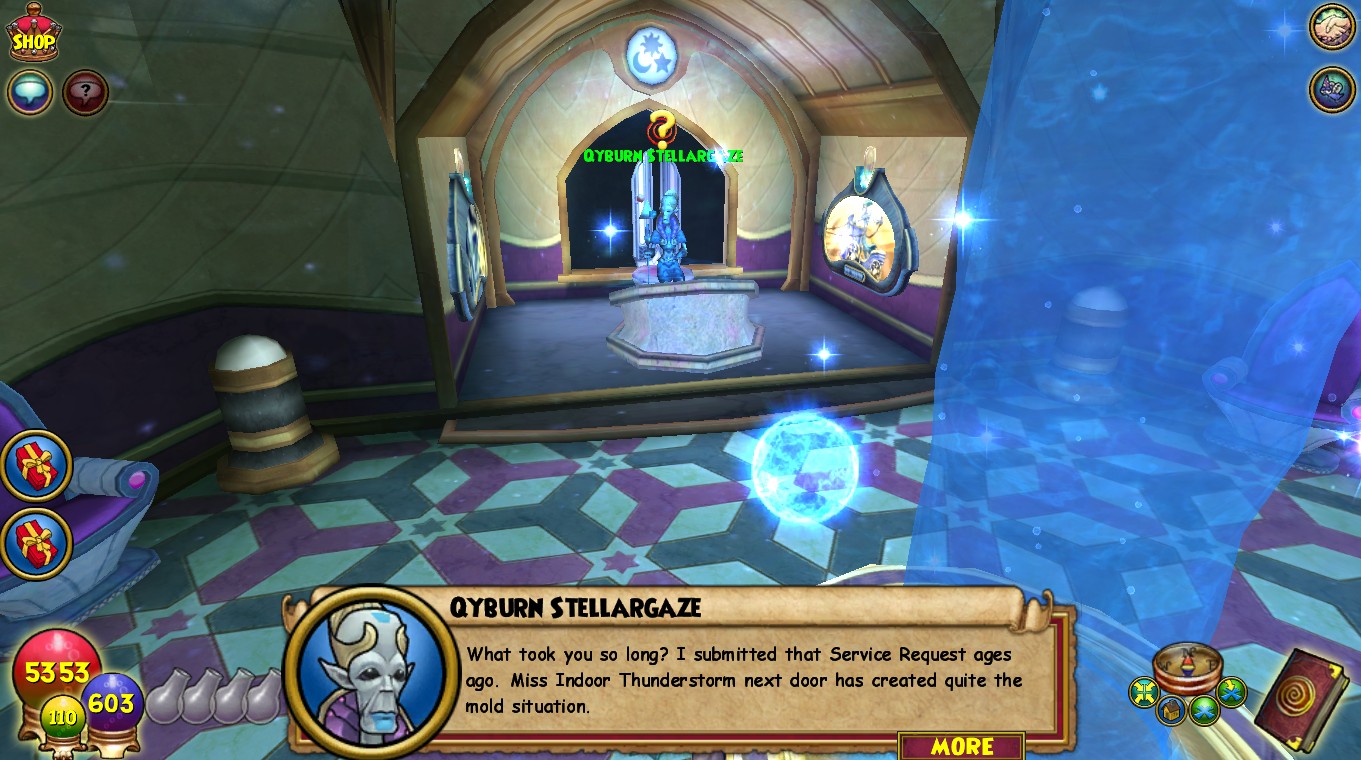Toggle the map expand arrows icon

coord(1145,690)
